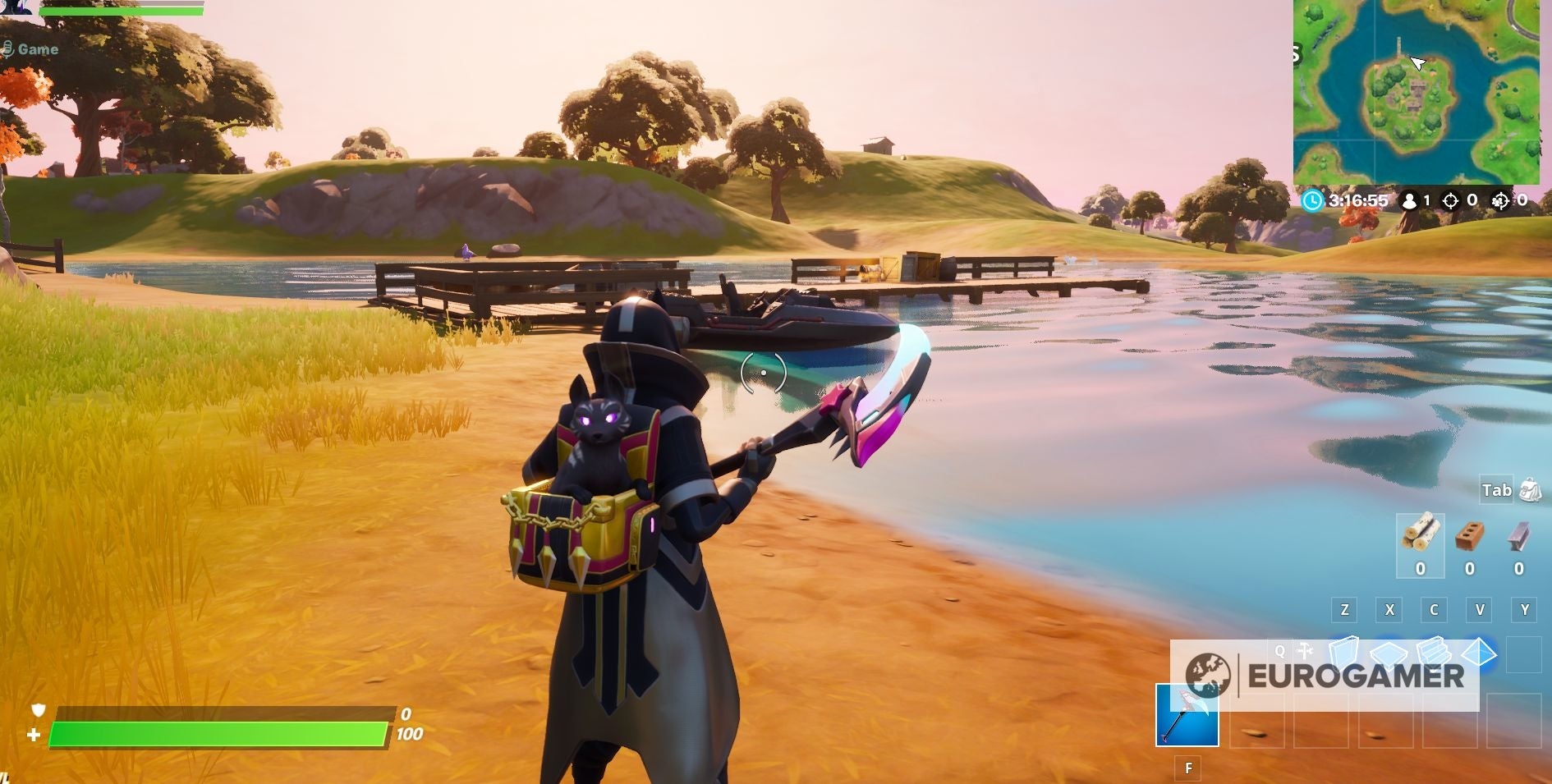Toggle the edit tool icon near Q
The width and height of the screenshot is (1552, 784).
1304,650
